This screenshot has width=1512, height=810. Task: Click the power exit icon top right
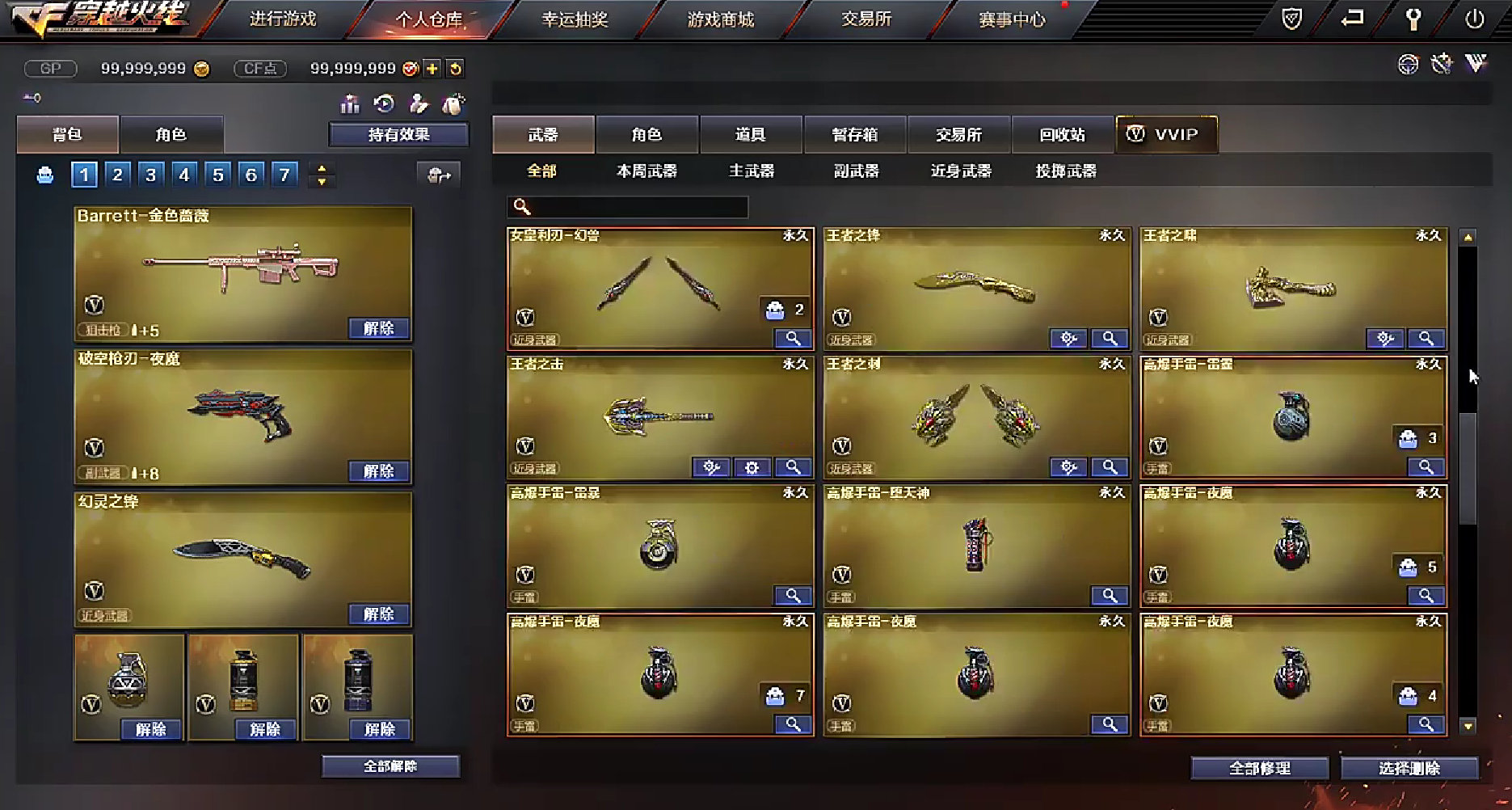tap(1474, 16)
